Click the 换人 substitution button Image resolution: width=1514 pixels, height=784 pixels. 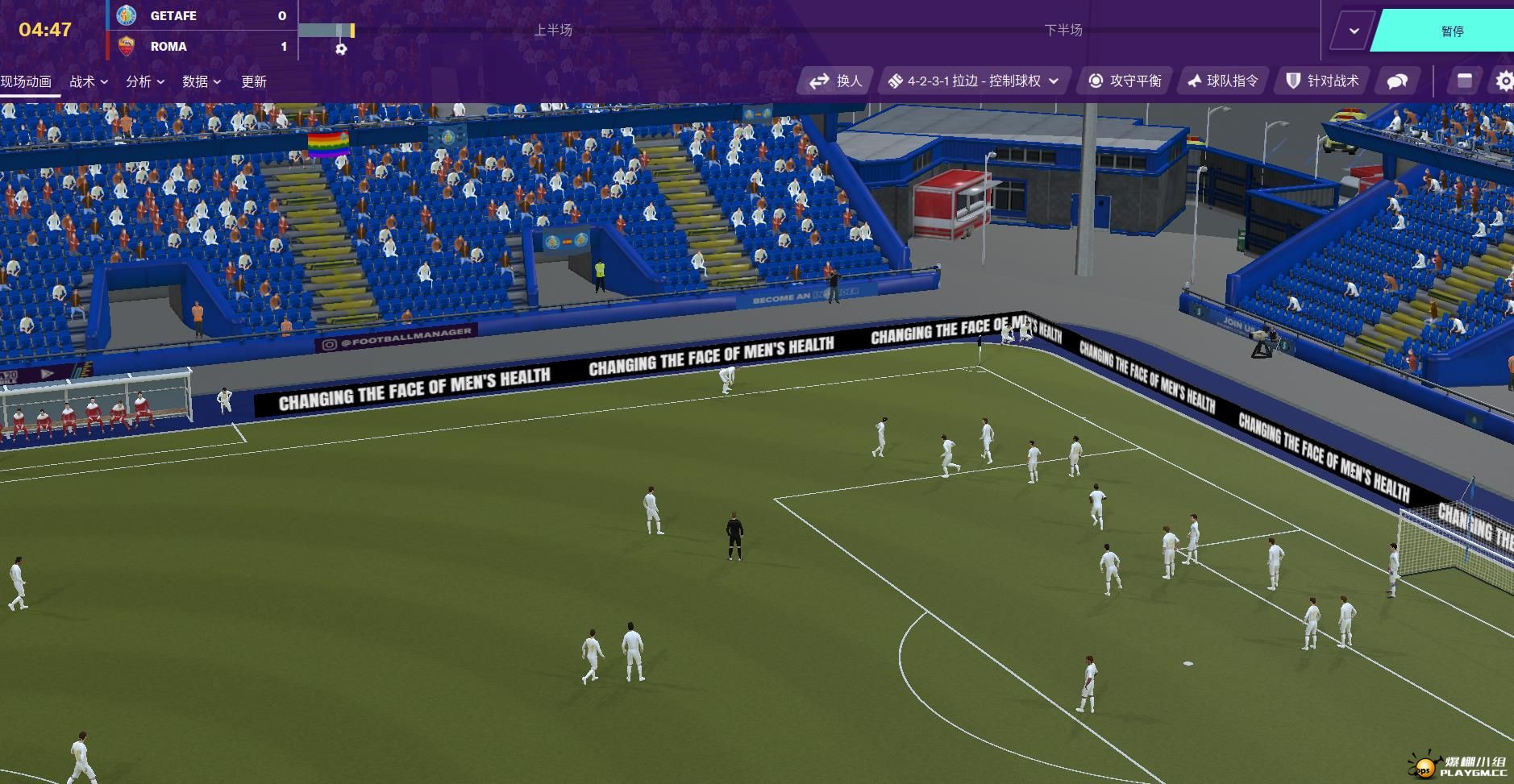[x=836, y=81]
